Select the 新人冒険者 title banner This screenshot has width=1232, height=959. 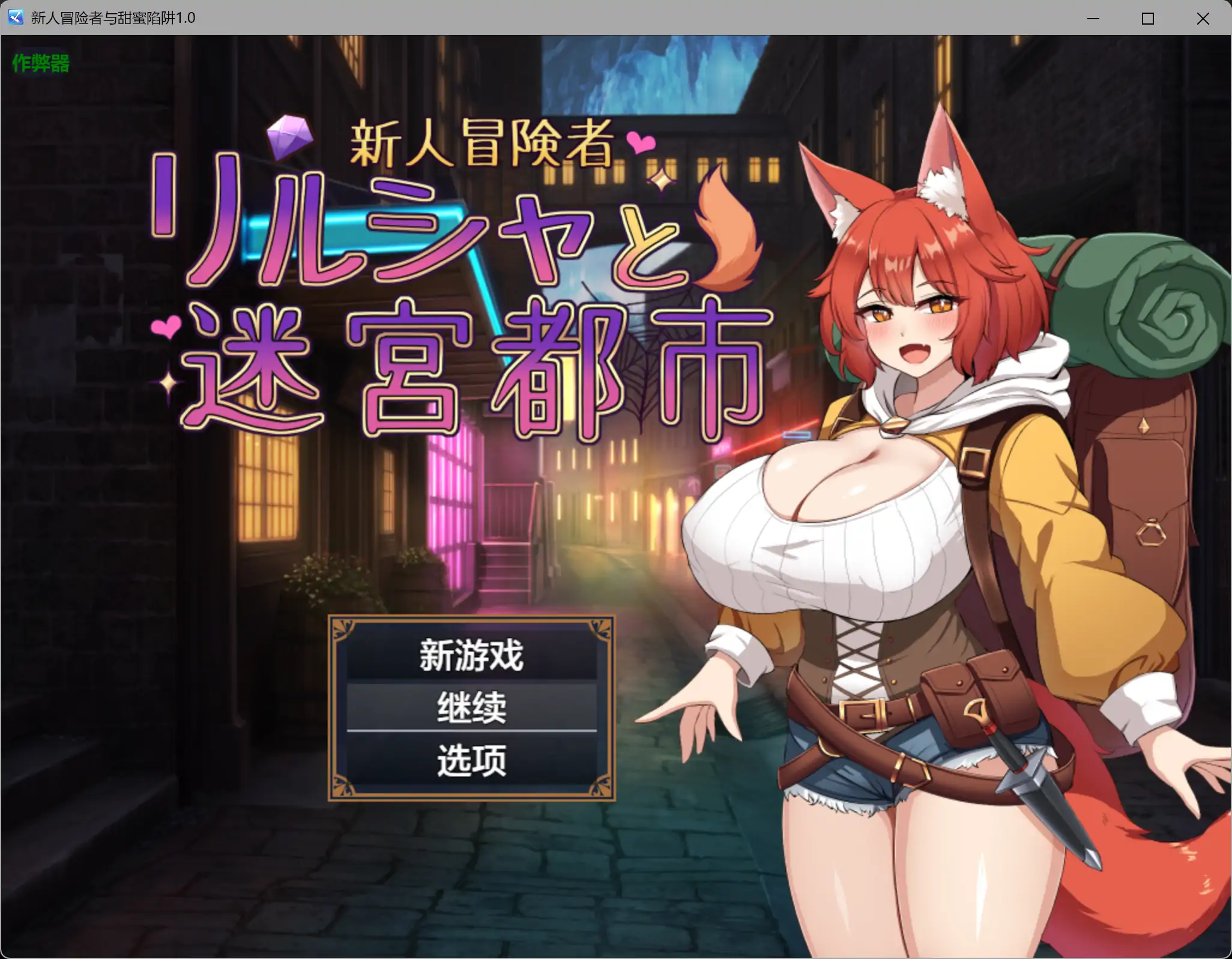click(480, 142)
